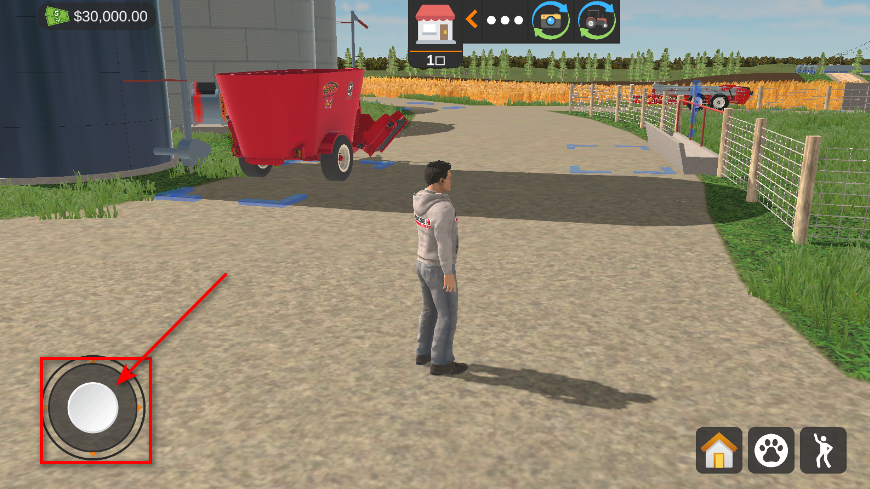Tap the virtual joystick knob
The width and height of the screenshot is (870, 489).
click(93, 407)
